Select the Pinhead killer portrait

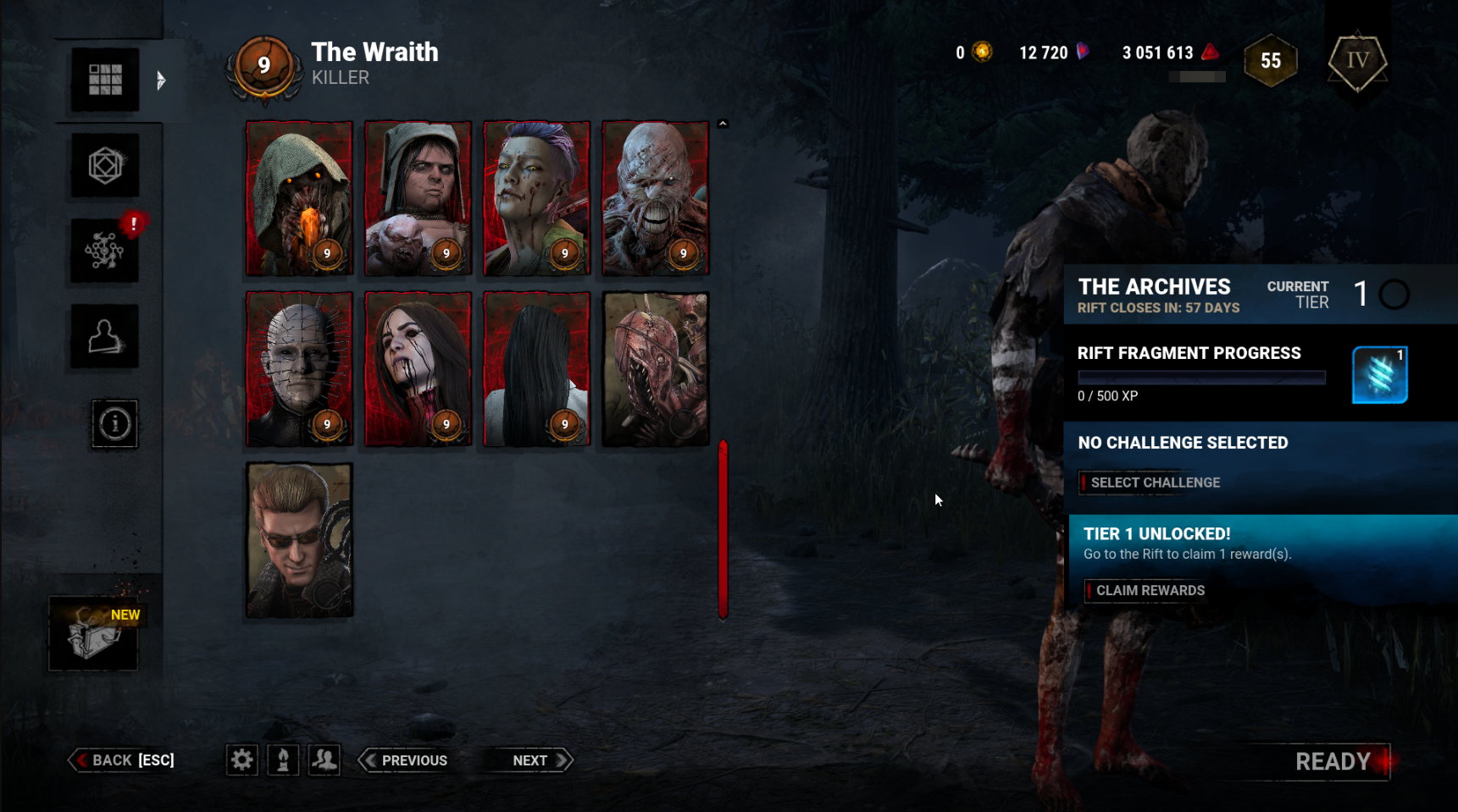[x=299, y=369]
